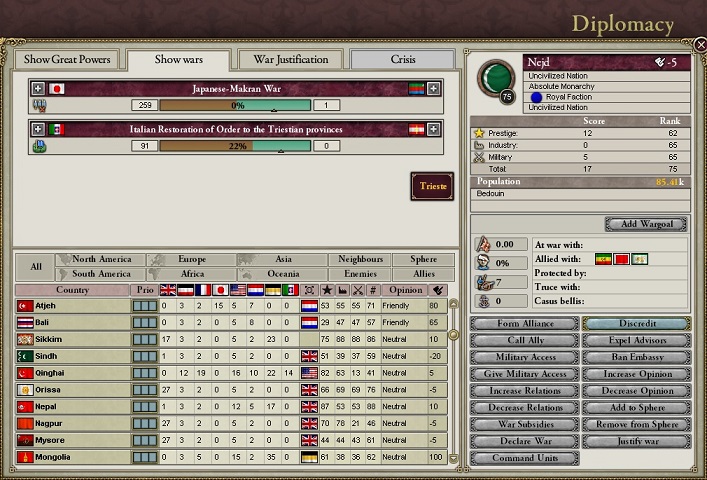Image resolution: width=707 pixels, height=480 pixels.
Task: Switch to the Crisis tab
Action: 403,60
